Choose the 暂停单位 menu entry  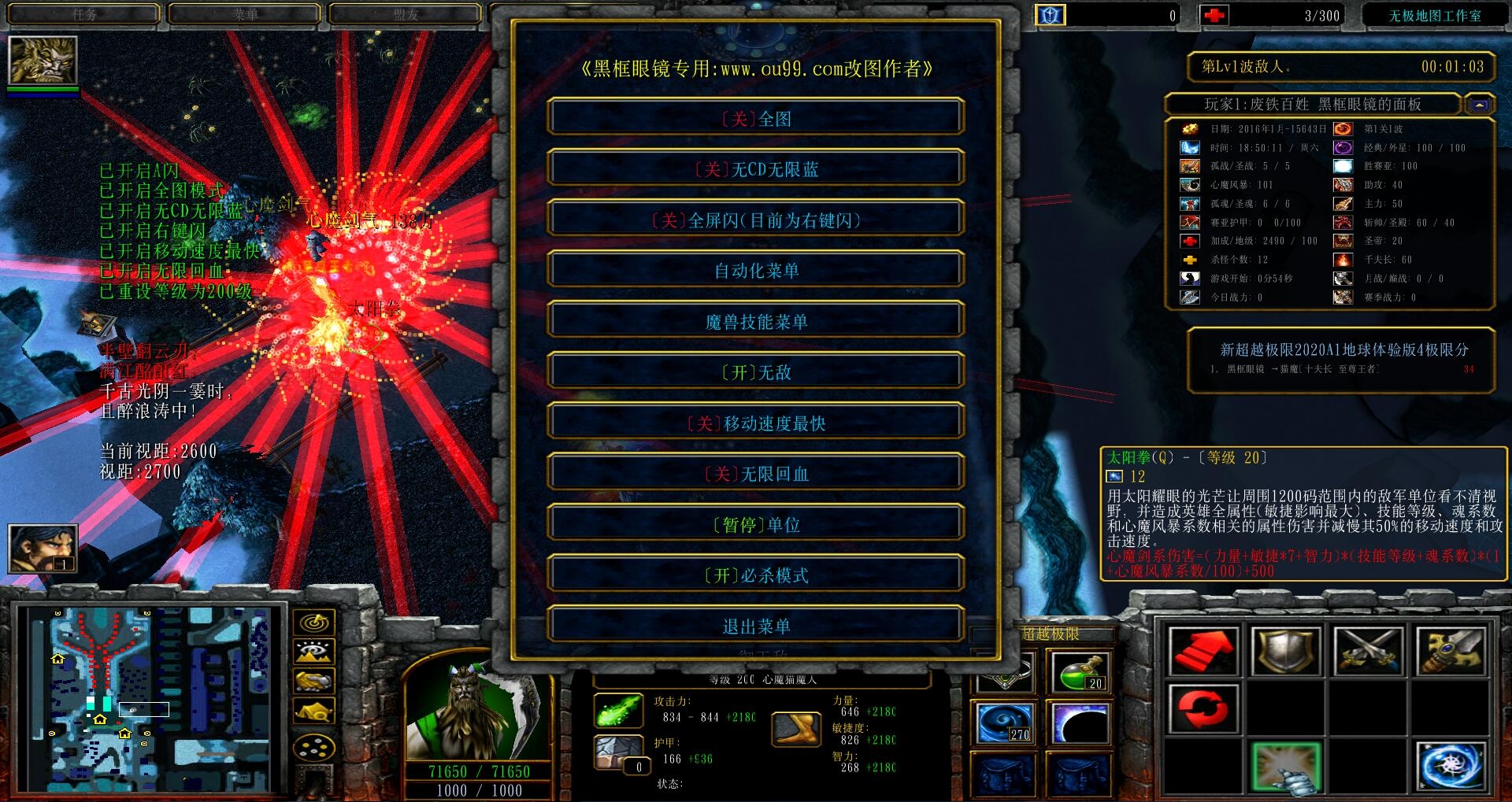(x=756, y=525)
